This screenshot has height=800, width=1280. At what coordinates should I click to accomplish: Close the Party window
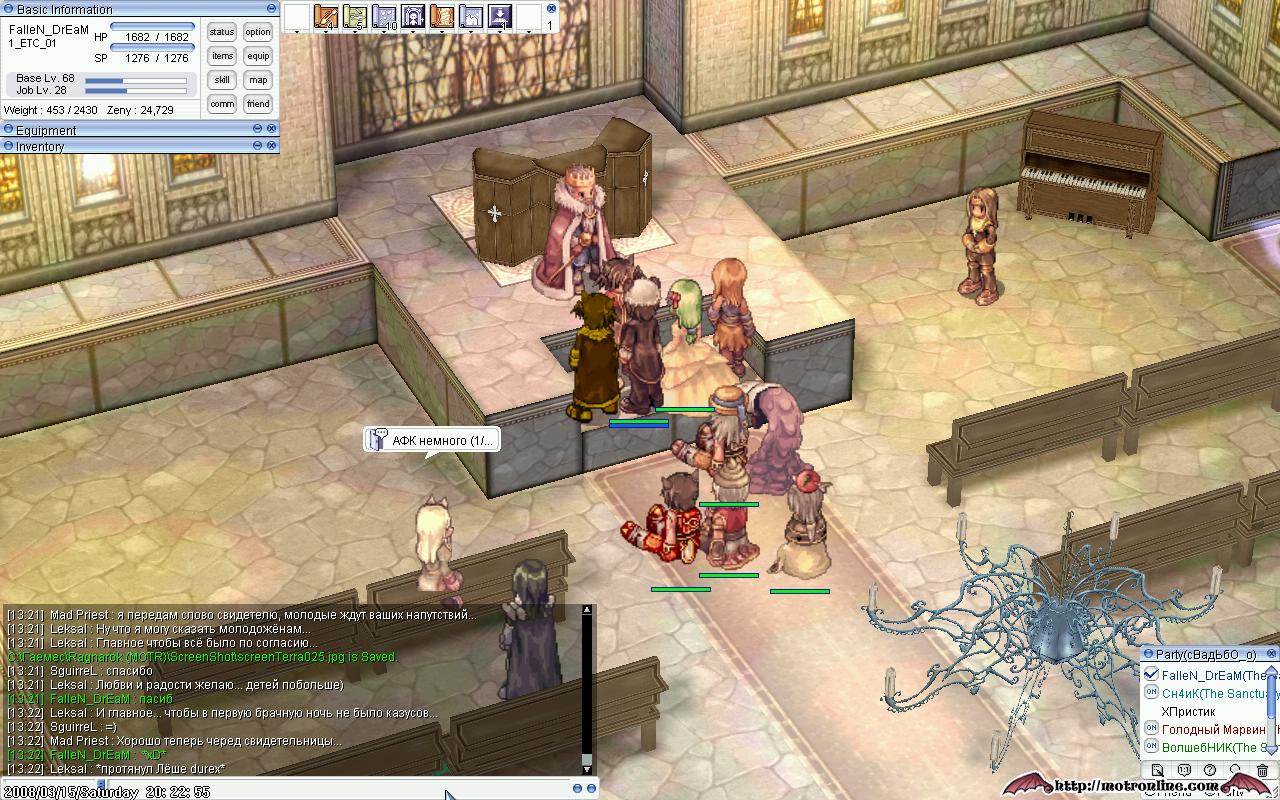tap(1272, 653)
